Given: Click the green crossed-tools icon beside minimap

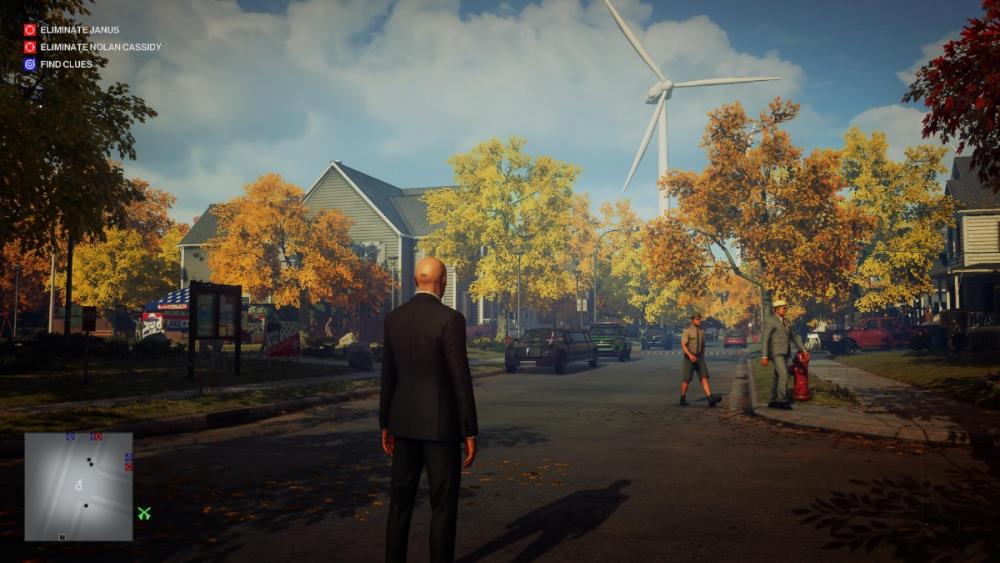Looking at the screenshot, I should (x=144, y=513).
